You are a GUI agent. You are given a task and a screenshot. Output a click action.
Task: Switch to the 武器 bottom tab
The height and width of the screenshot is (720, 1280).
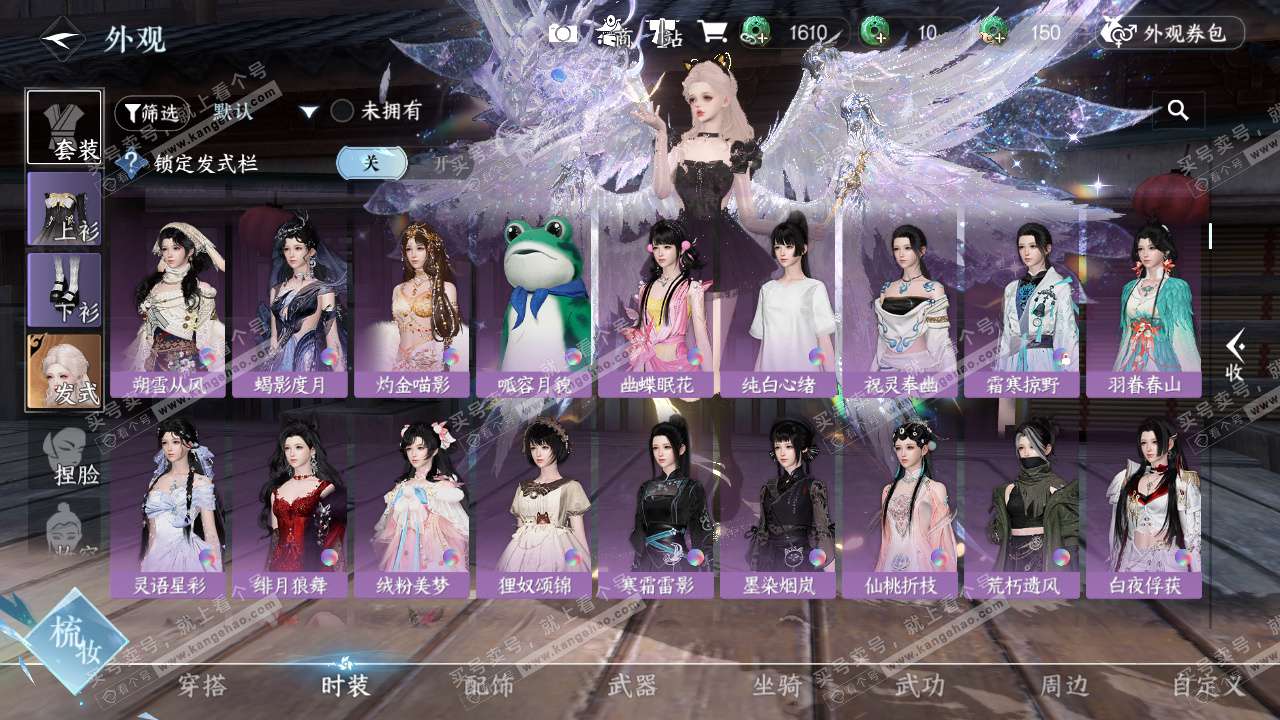coord(632,685)
